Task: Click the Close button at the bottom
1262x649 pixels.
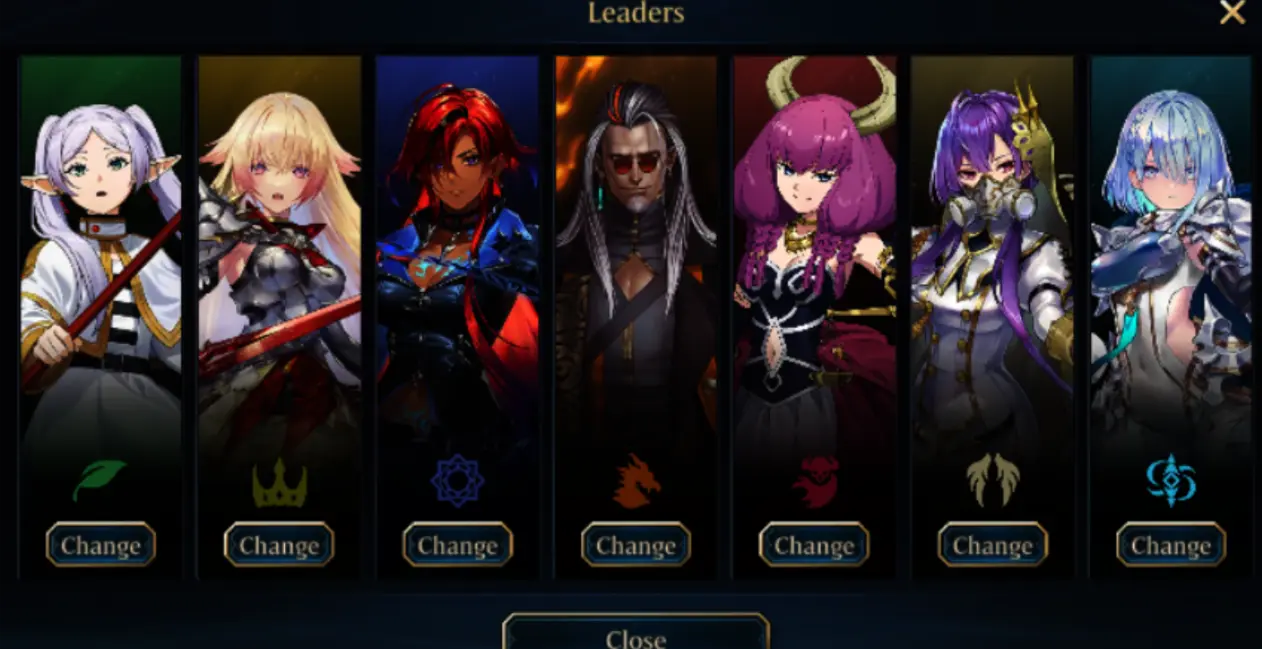Action: pyautogui.click(x=636, y=636)
